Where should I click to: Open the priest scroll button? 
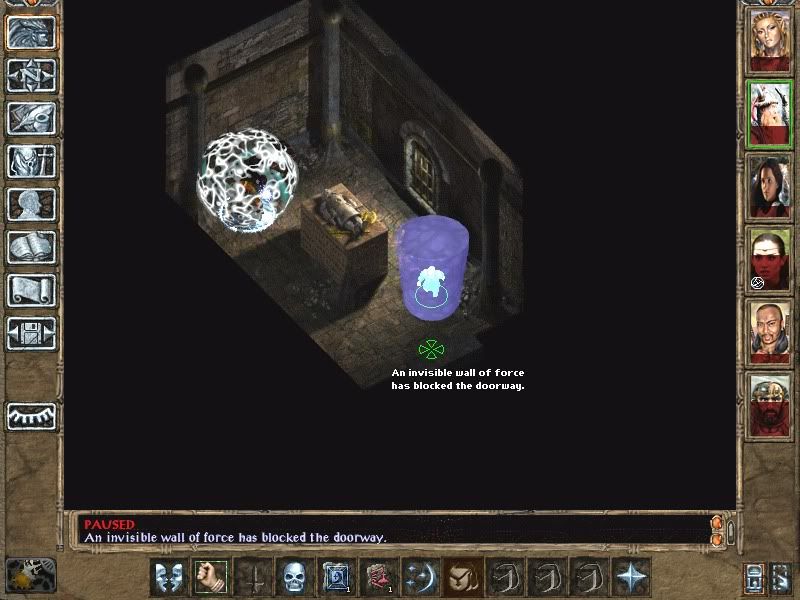click(x=32, y=290)
